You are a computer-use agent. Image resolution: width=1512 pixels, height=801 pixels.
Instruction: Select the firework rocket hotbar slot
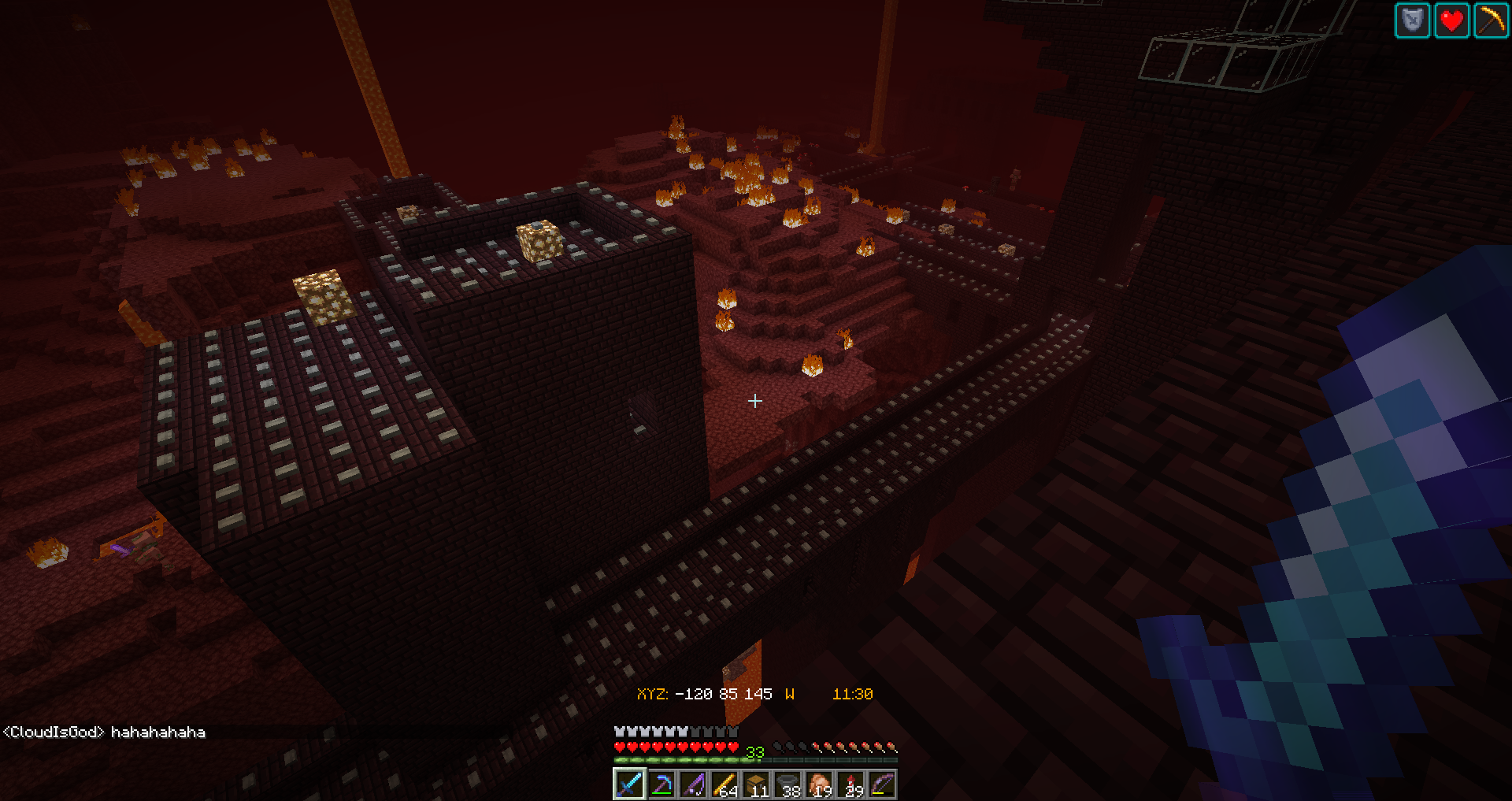[850, 784]
